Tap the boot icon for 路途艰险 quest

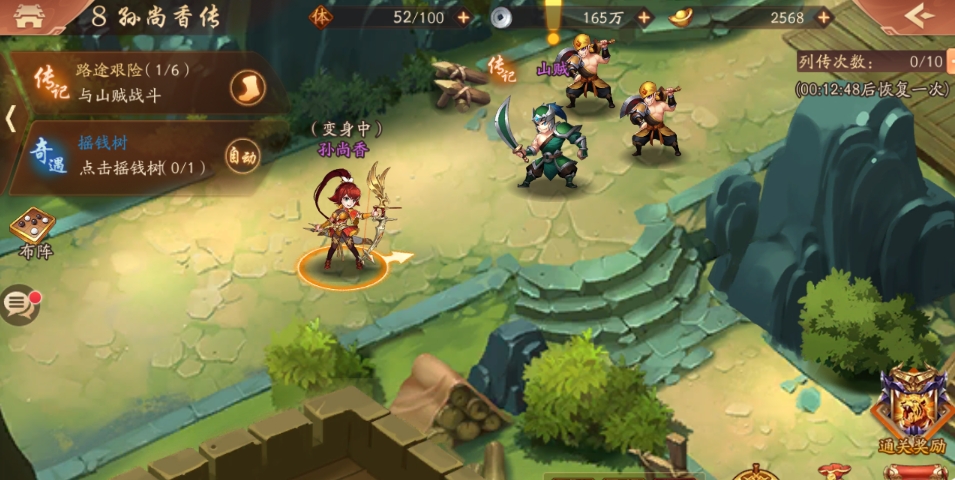click(x=248, y=88)
